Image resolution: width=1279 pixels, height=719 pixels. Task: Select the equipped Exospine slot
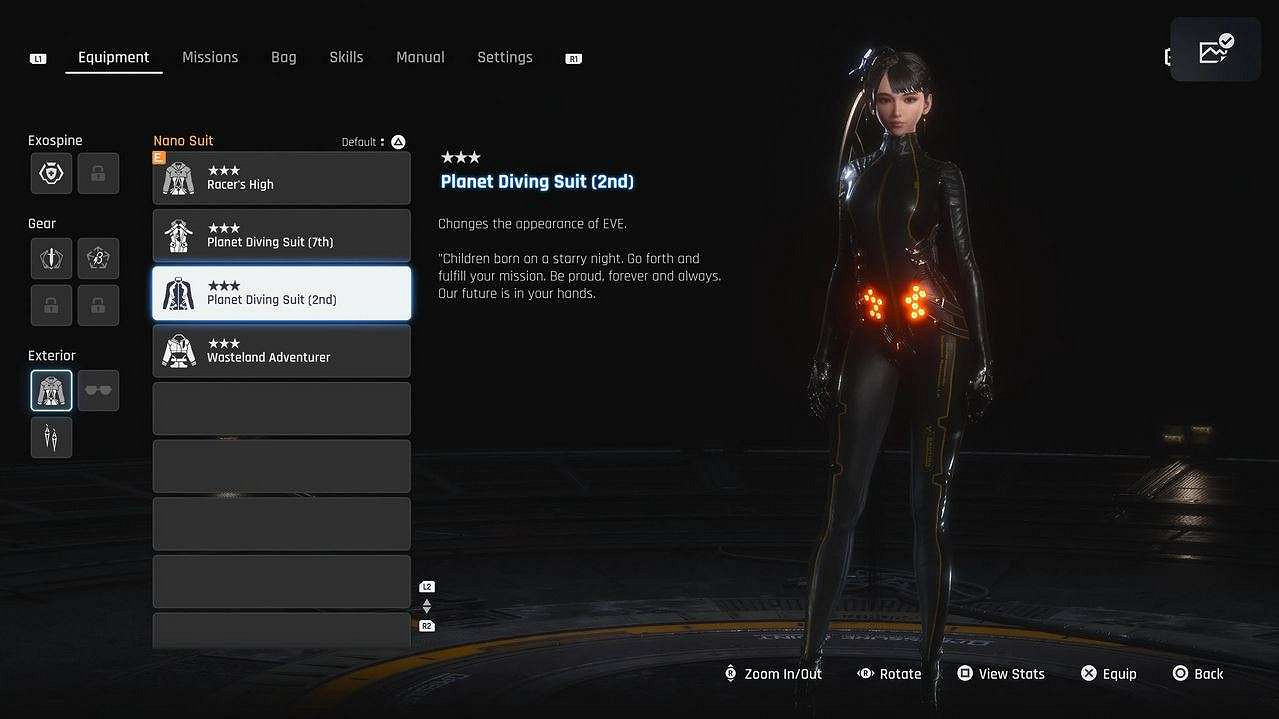point(51,174)
